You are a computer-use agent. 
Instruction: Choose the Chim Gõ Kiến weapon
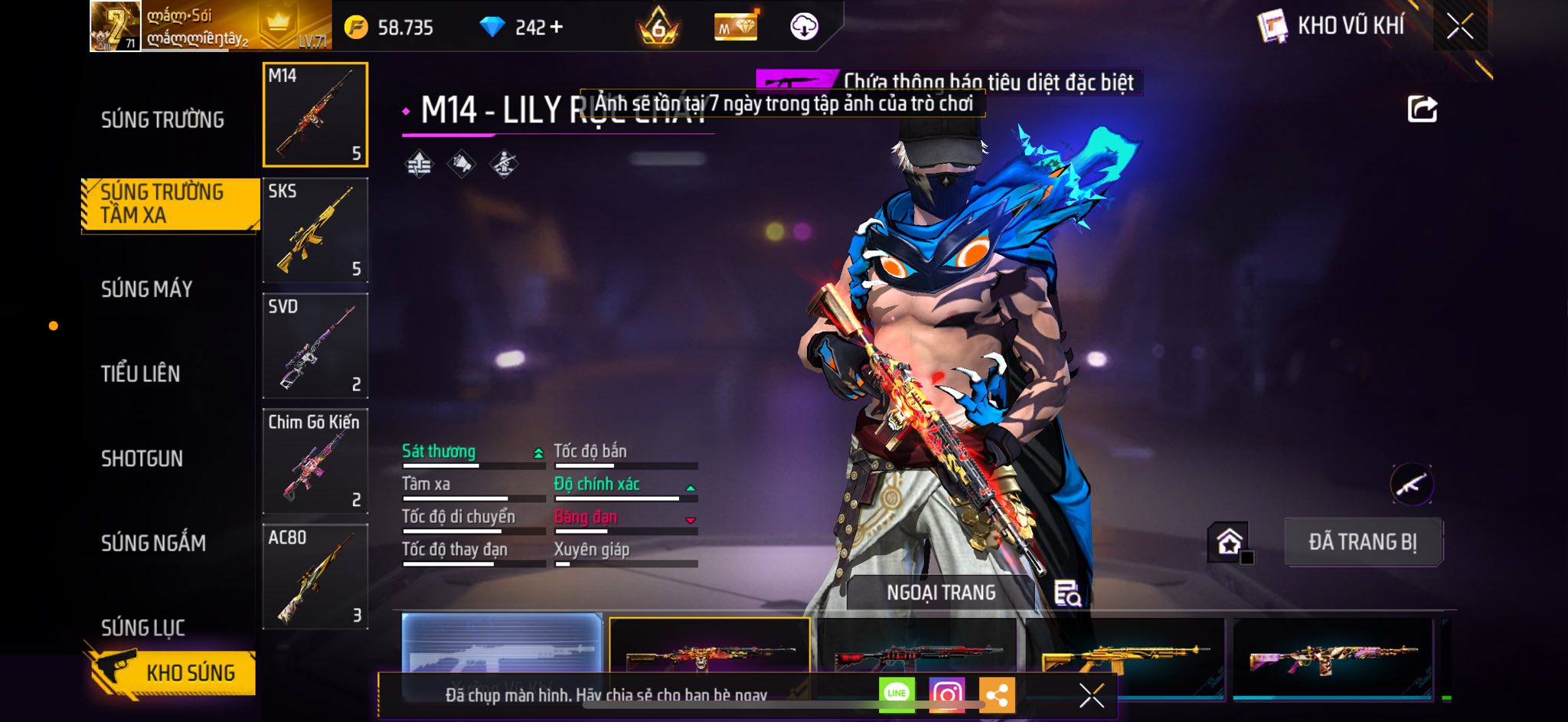point(315,462)
